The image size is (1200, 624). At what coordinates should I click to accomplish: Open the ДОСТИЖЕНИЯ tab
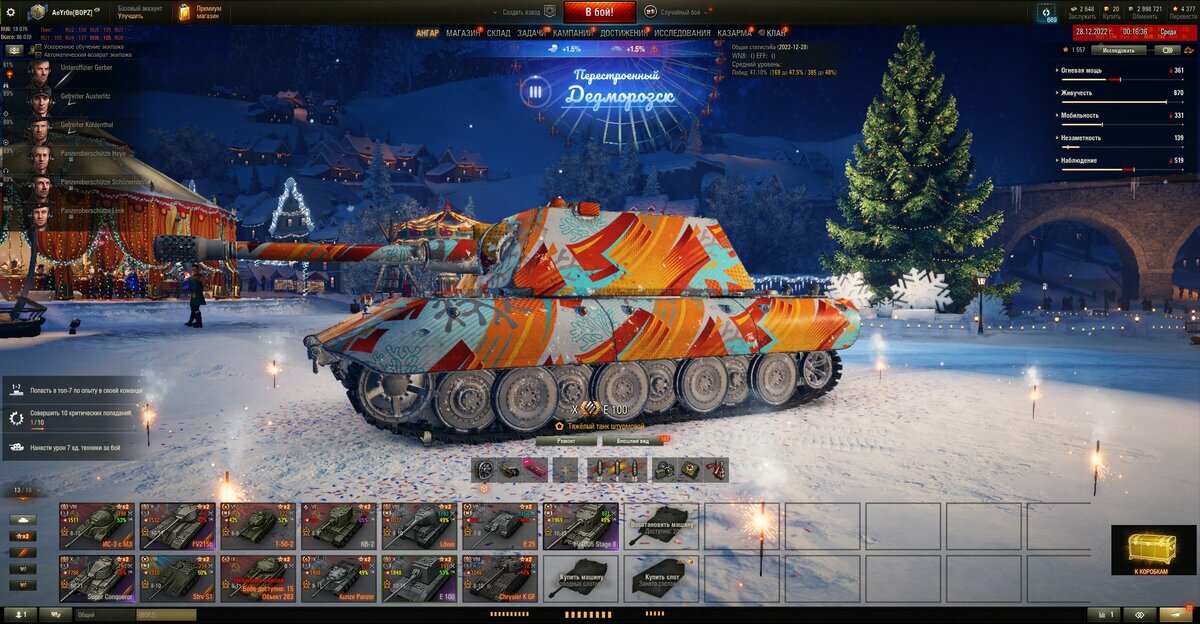coord(624,33)
